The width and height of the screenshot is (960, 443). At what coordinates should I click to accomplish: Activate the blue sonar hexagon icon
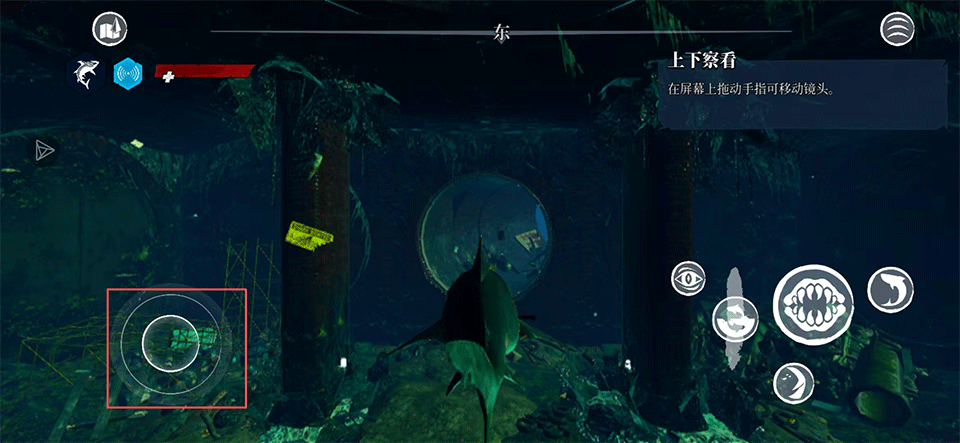click(x=129, y=73)
